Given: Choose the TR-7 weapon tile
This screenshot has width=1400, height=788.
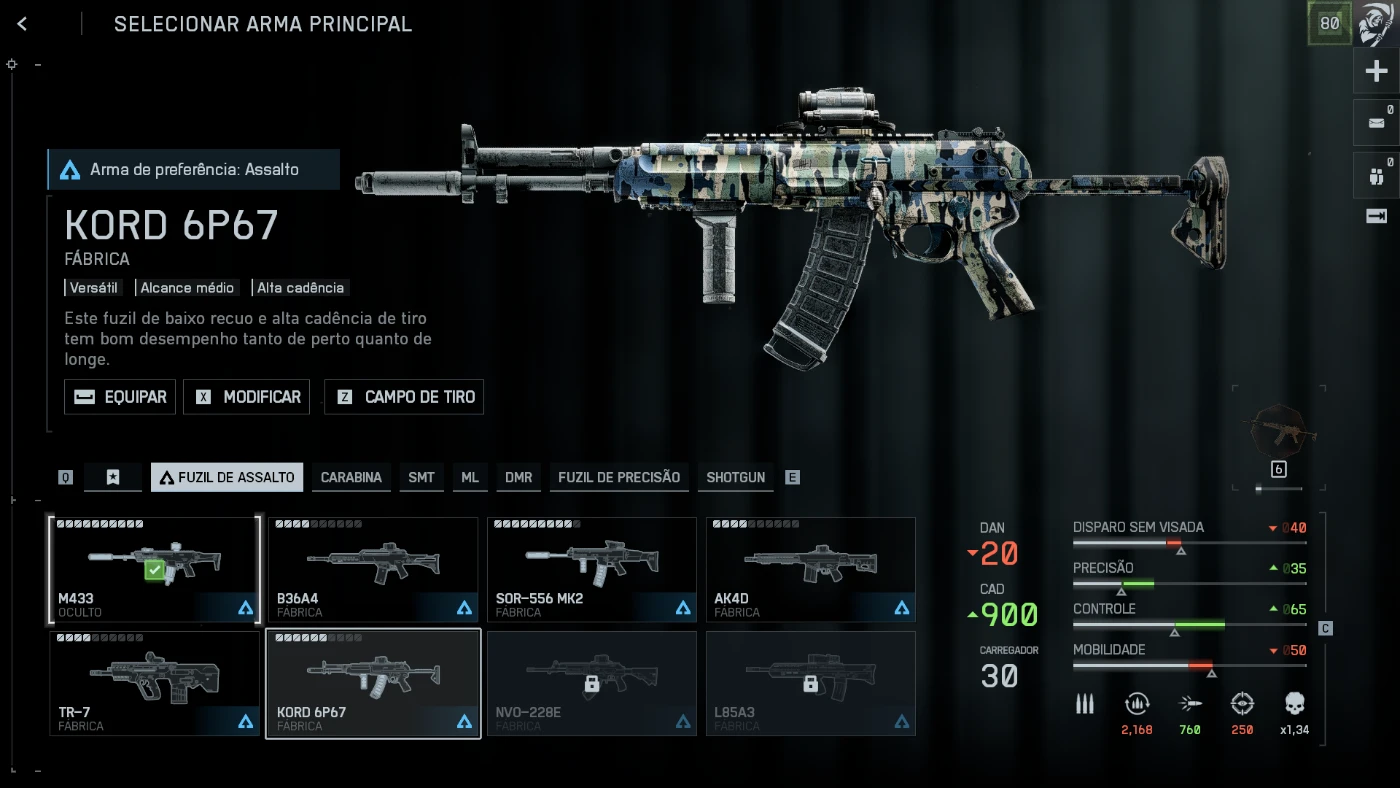Looking at the screenshot, I should click(x=154, y=683).
